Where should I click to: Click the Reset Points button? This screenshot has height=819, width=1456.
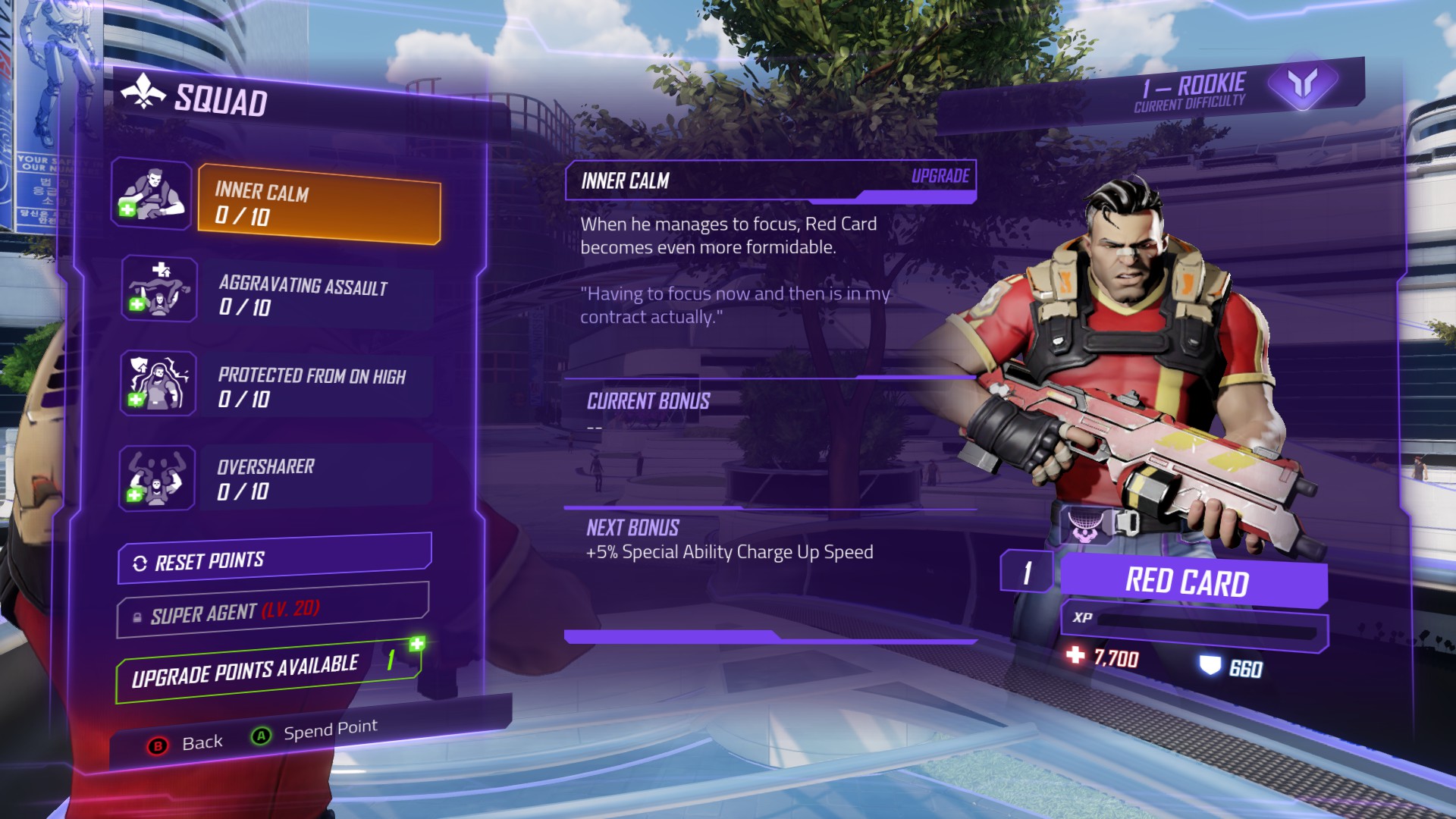click(x=275, y=560)
